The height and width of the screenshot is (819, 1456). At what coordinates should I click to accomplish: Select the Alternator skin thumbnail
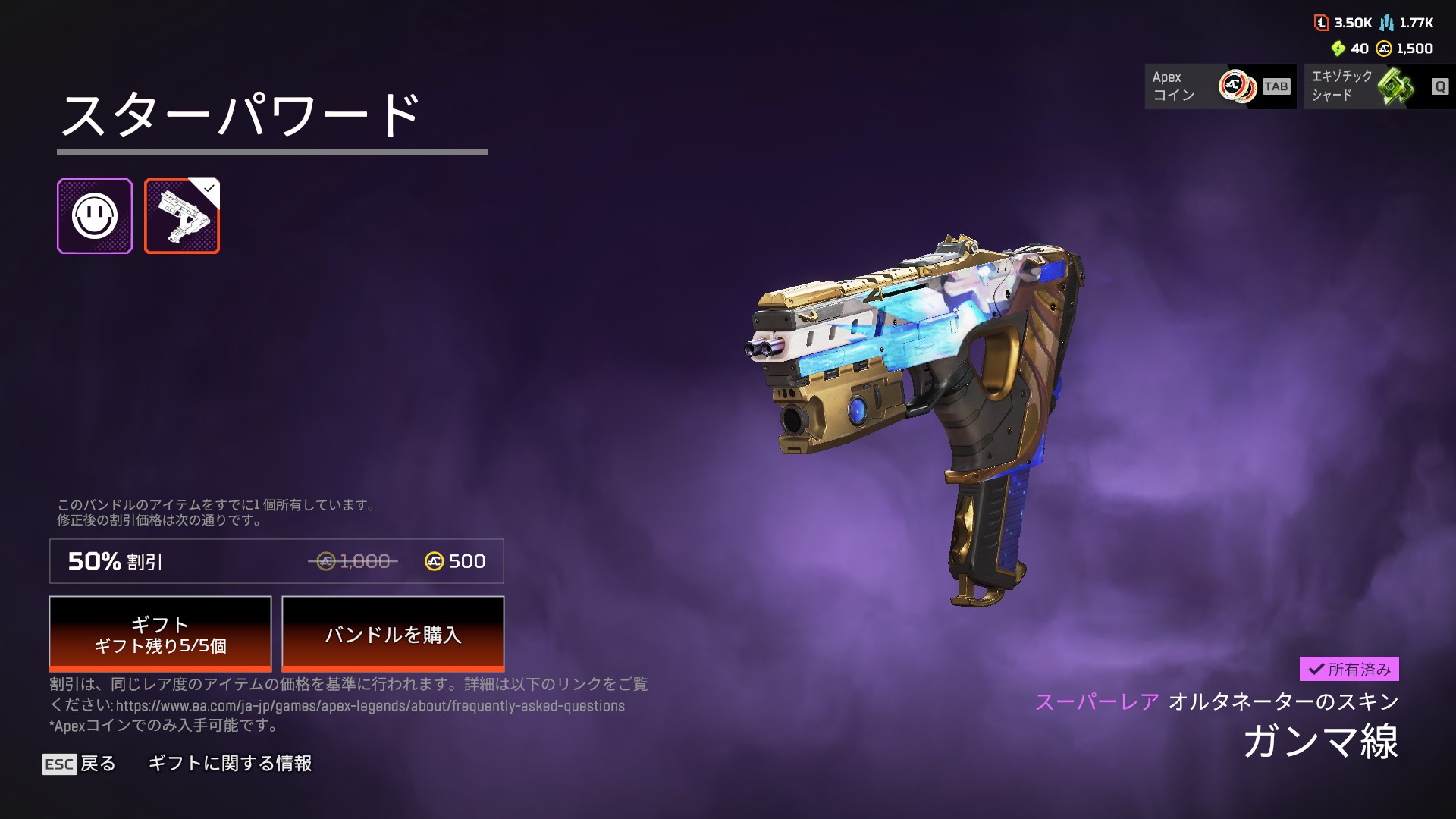coord(182,216)
